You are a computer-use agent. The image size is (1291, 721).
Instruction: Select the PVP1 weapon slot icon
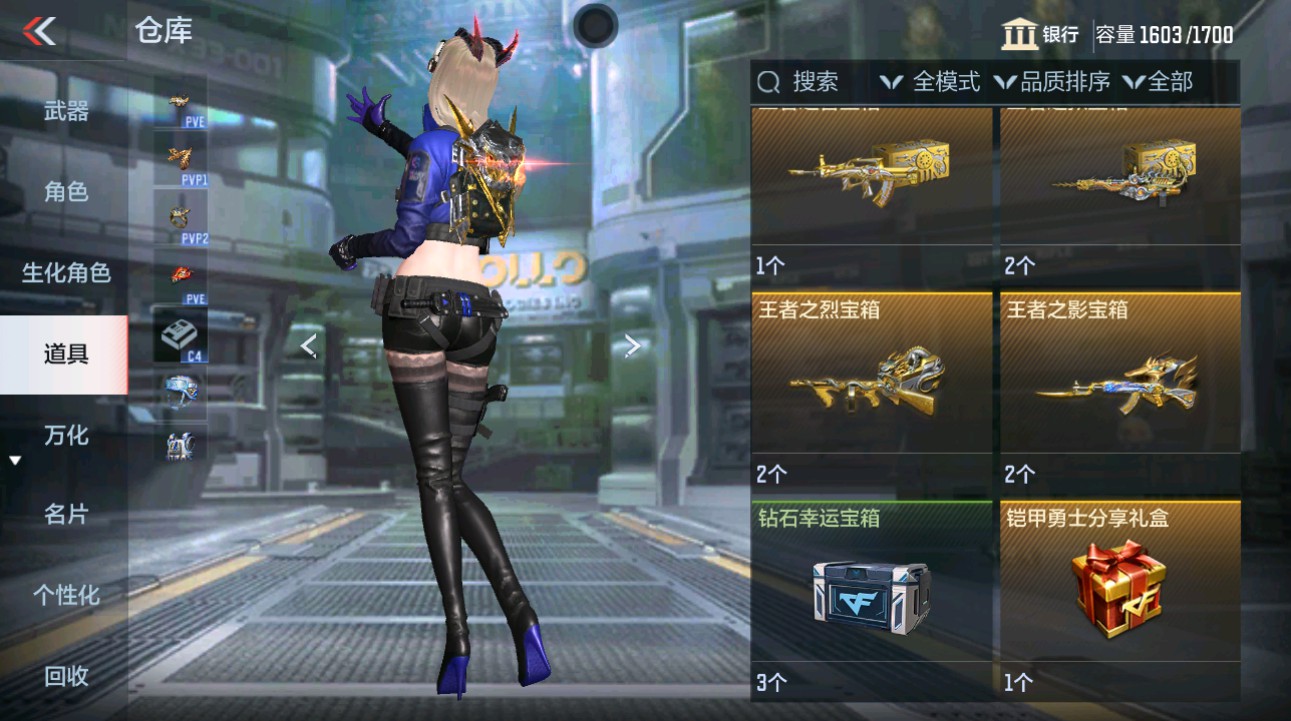click(180, 160)
